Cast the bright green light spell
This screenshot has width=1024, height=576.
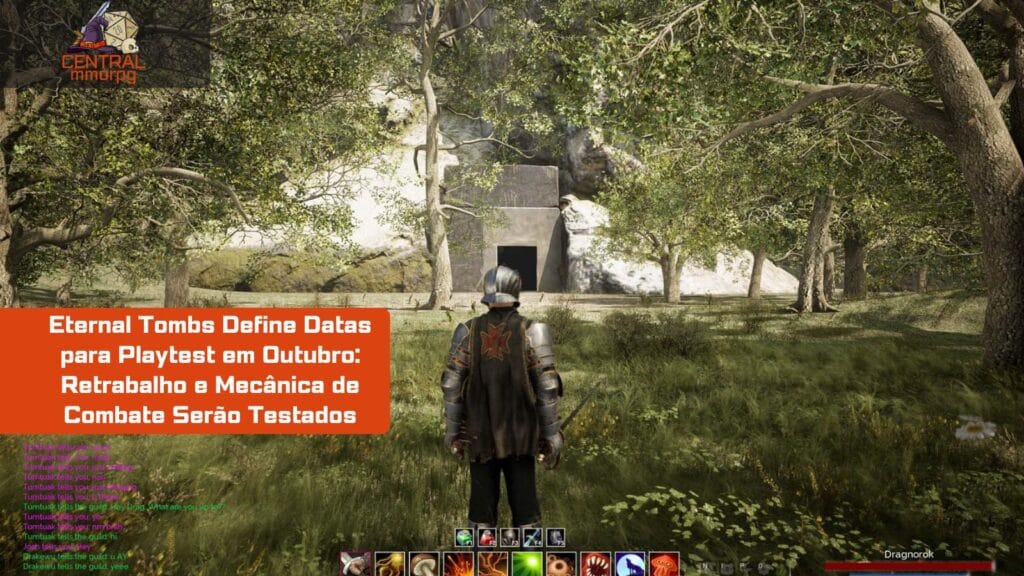click(526, 565)
